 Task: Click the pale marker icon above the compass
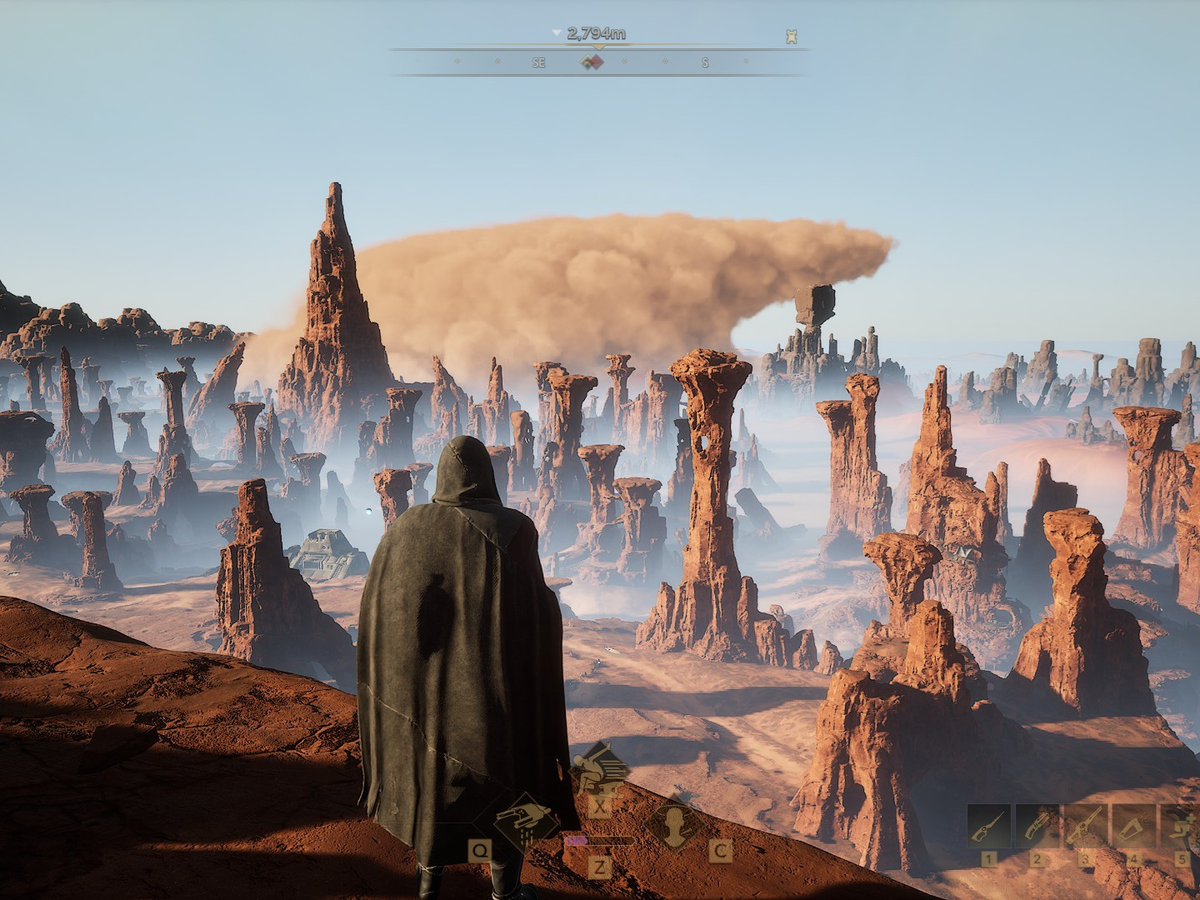tap(791, 37)
